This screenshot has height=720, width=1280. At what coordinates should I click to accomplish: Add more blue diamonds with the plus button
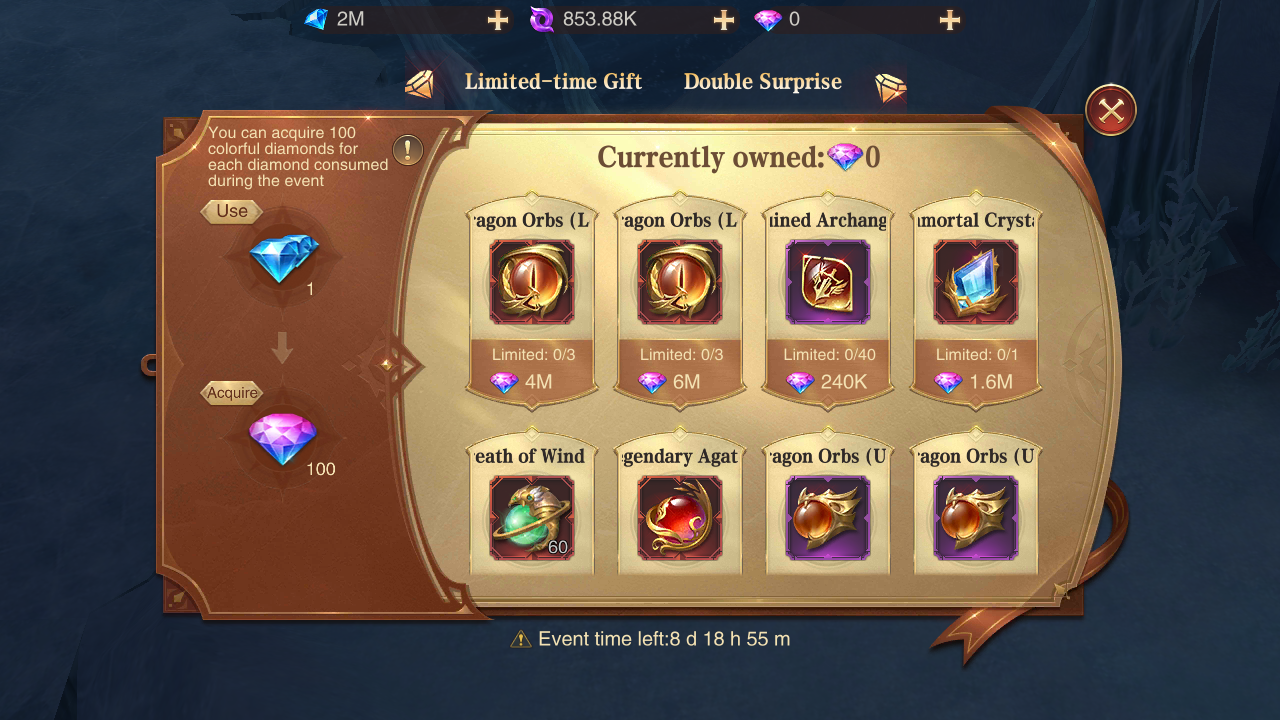(x=497, y=20)
